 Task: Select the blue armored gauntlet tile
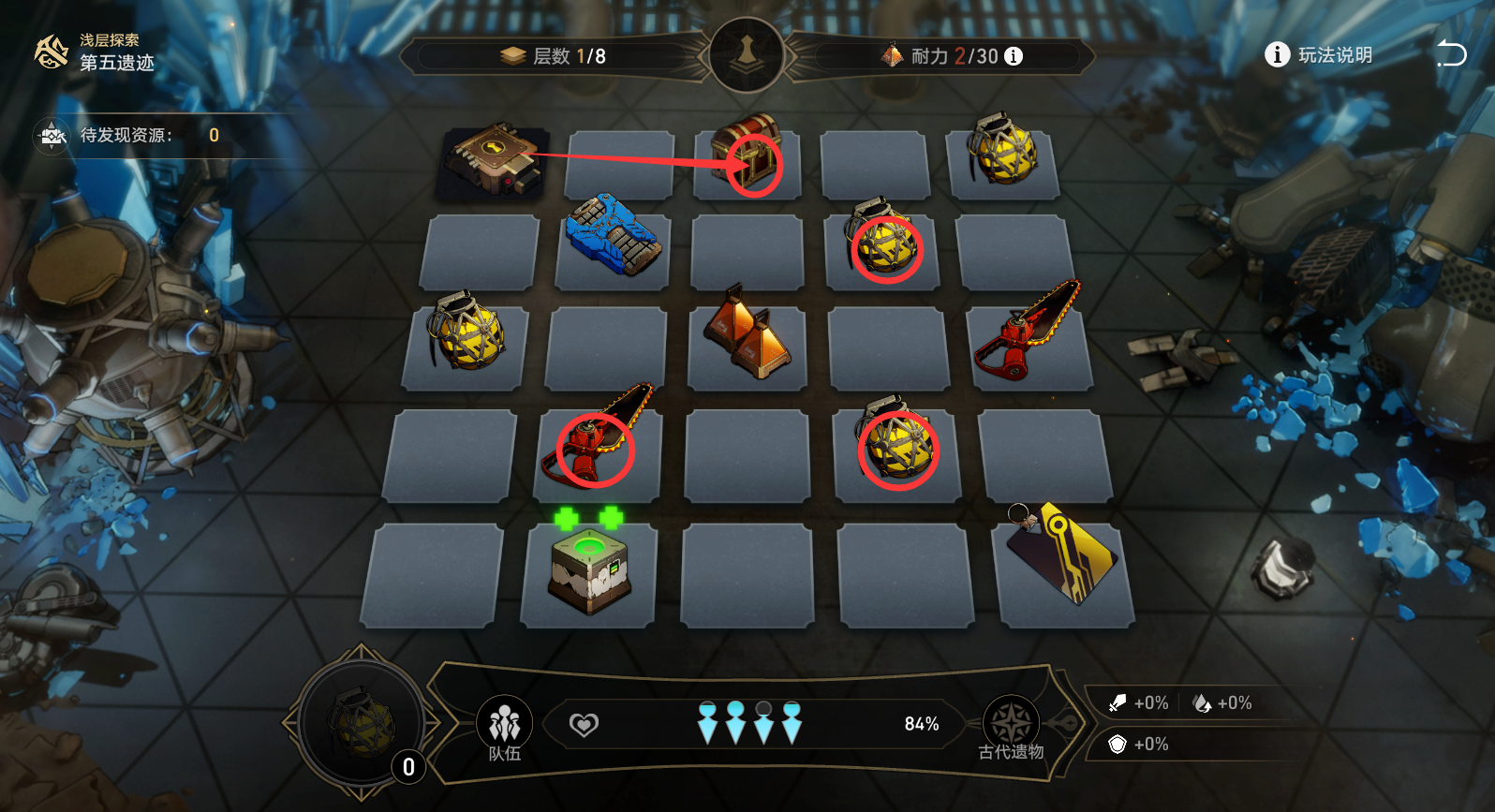tap(614, 235)
